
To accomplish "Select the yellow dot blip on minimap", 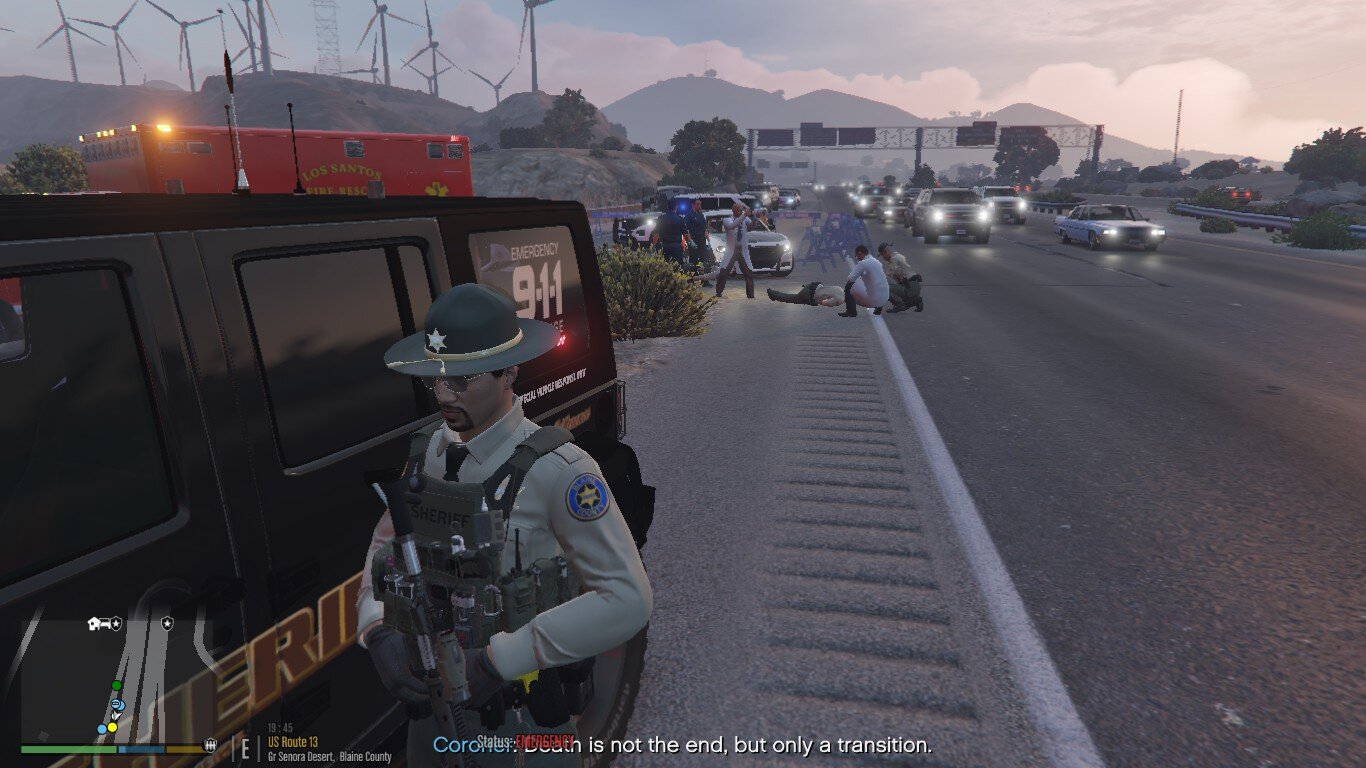I will [112, 727].
